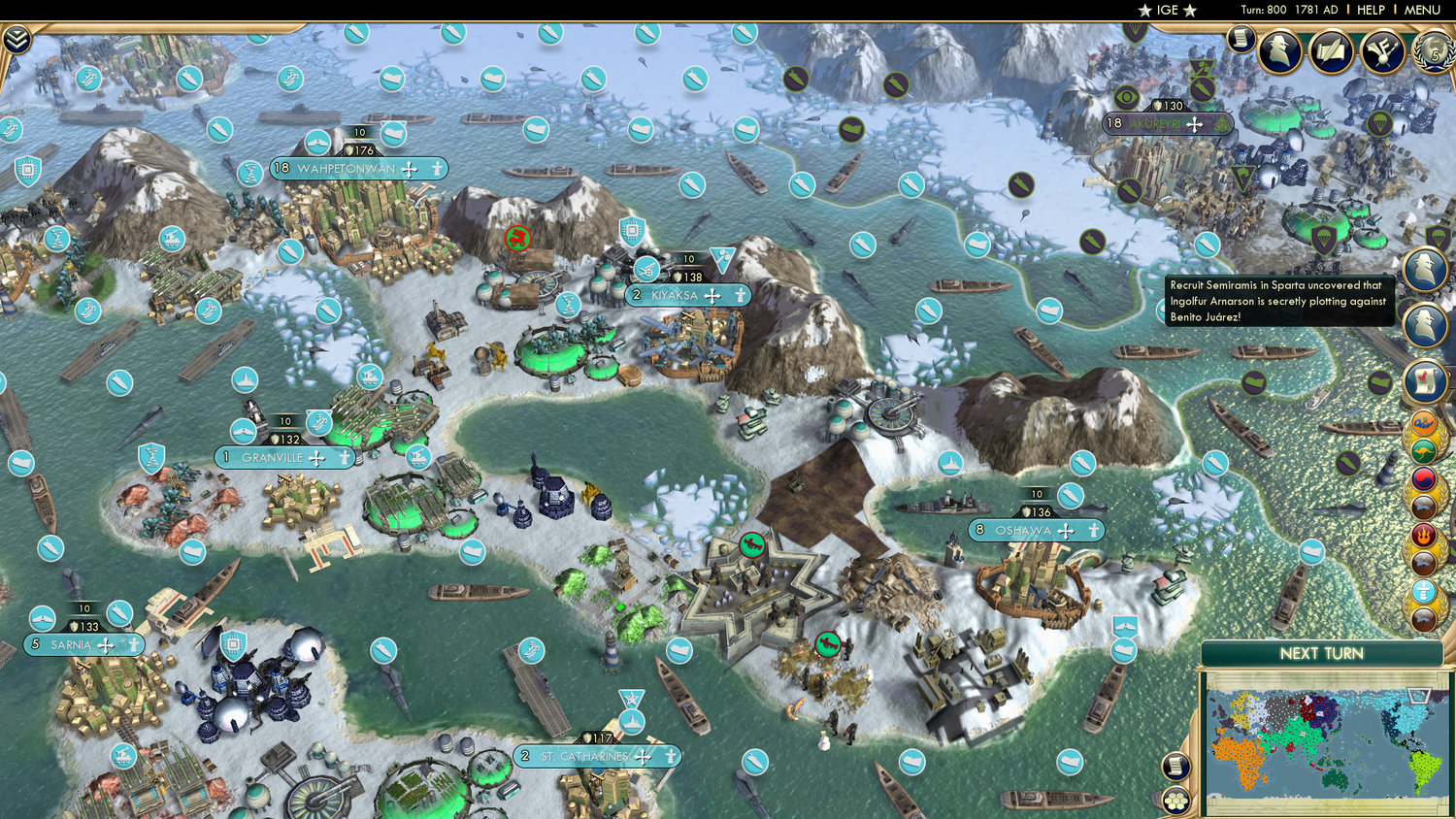The width and height of the screenshot is (1456, 819).
Task: Open the Espionage Overview spy icon
Action: tap(1280, 50)
